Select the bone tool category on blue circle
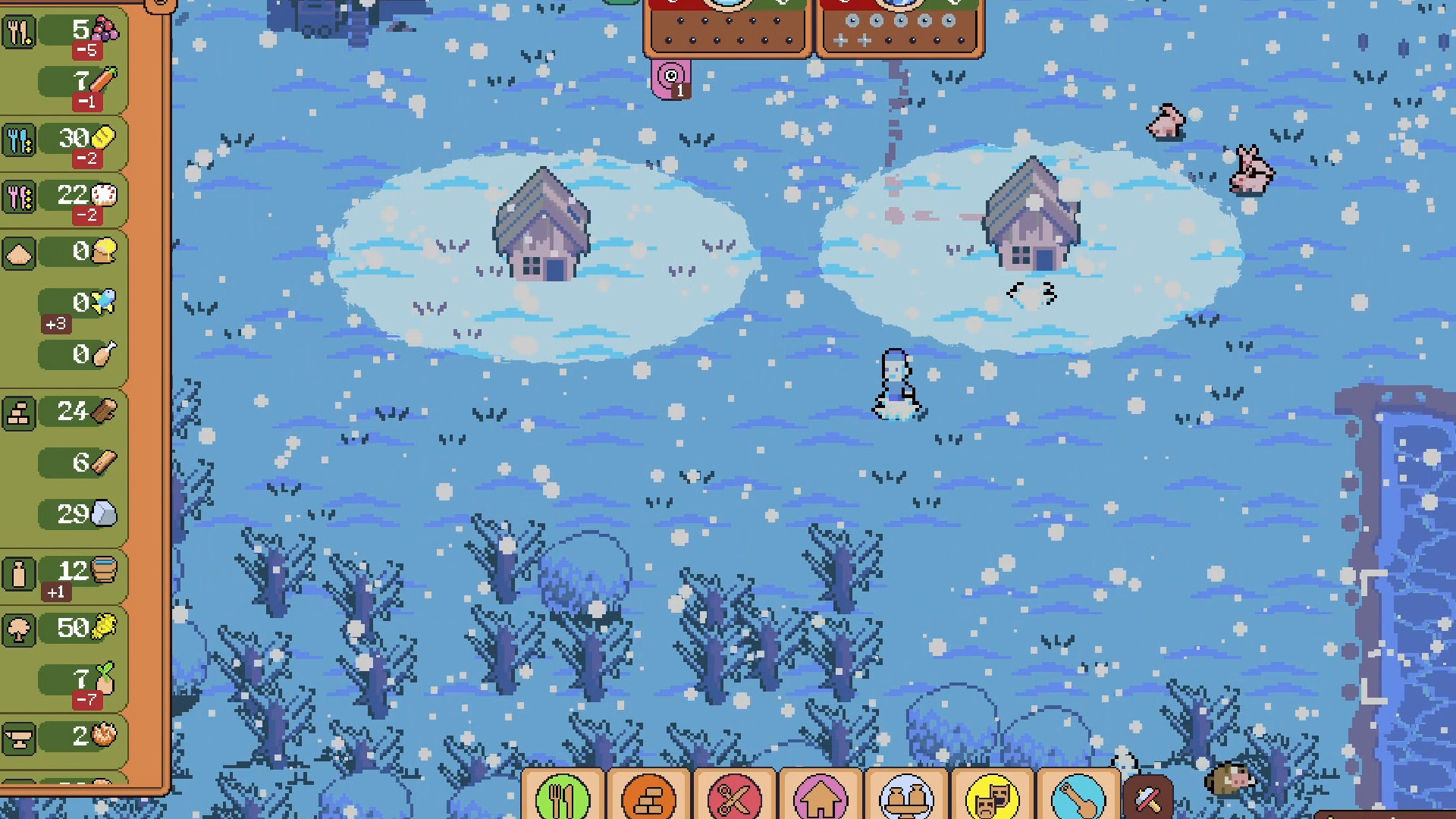 click(1078, 799)
